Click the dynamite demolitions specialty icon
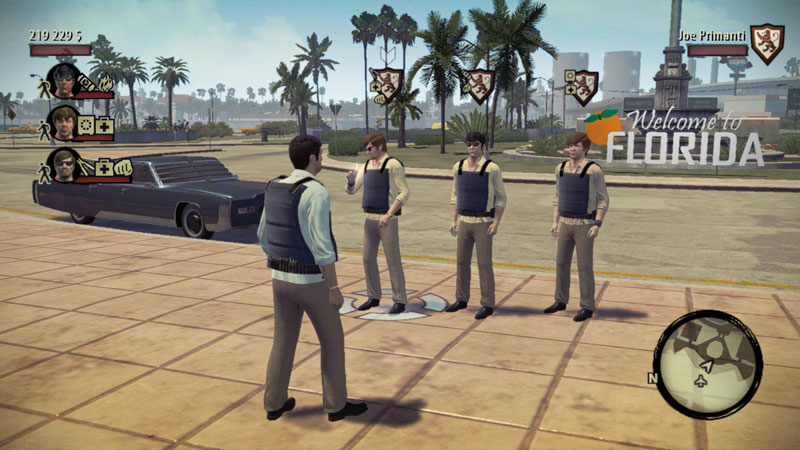This screenshot has height=450, width=800. (86, 81)
